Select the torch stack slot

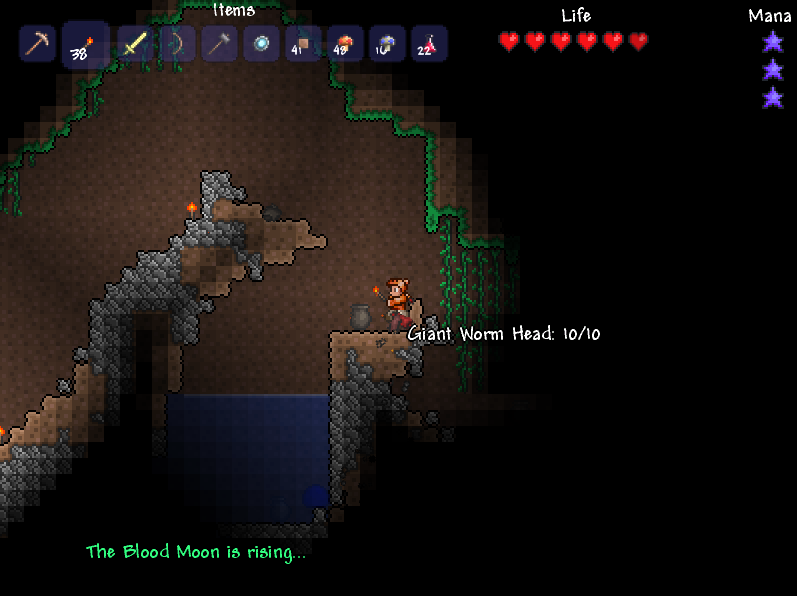pos(86,46)
